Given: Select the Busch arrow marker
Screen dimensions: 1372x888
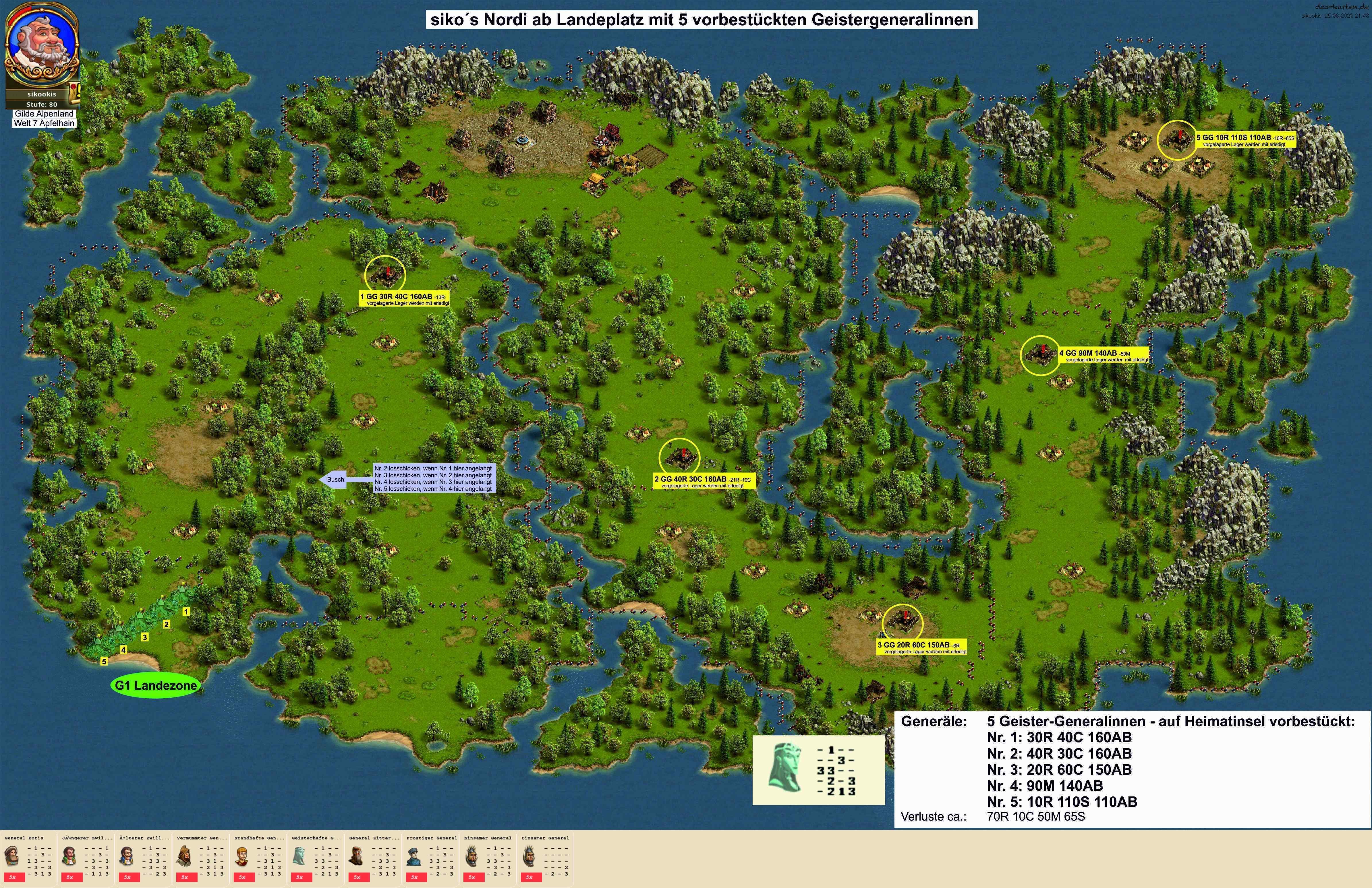Looking at the screenshot, I should tap(333, 479).
